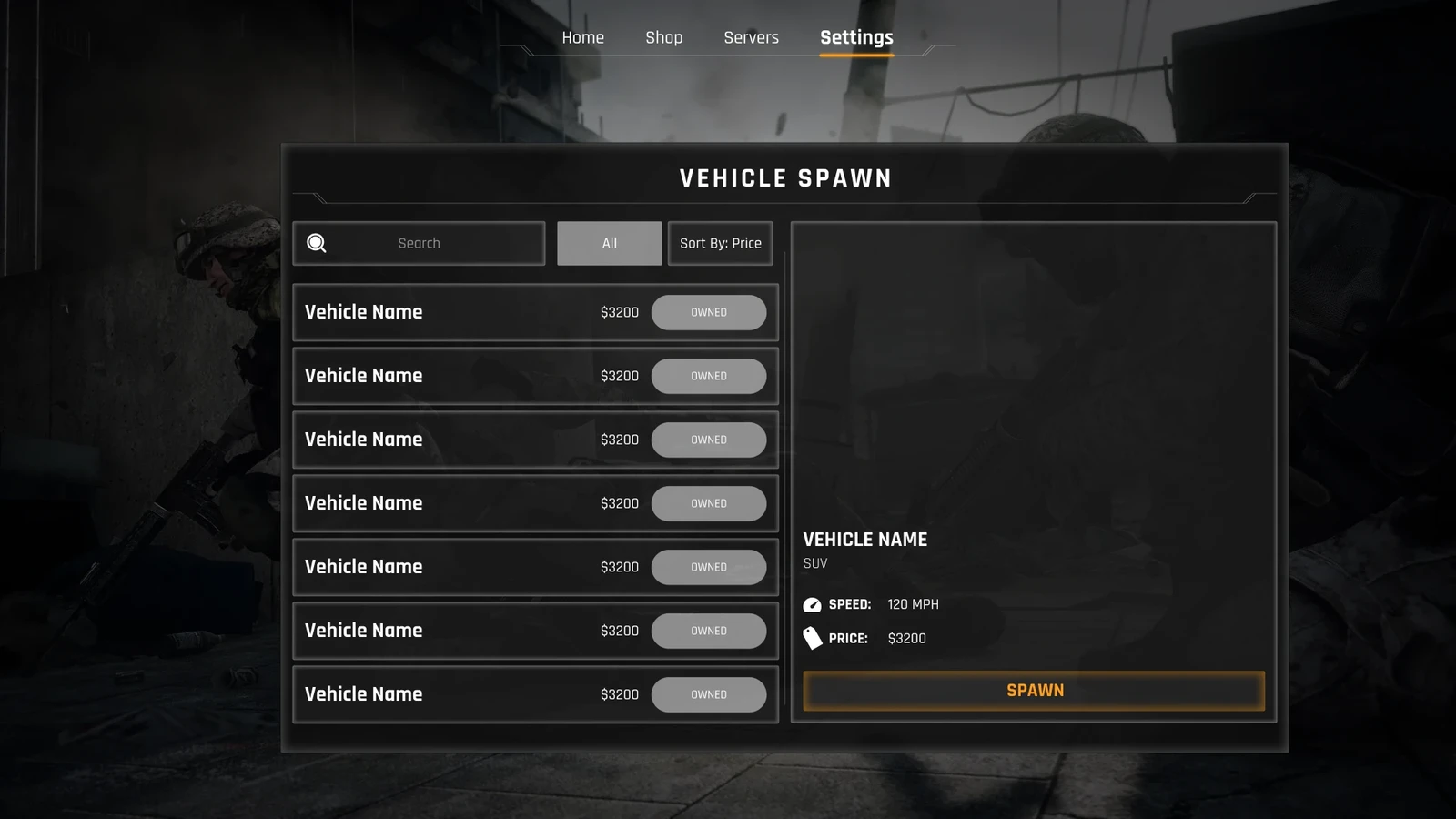Open the Sort By: Price dropdown

point(720,243)
